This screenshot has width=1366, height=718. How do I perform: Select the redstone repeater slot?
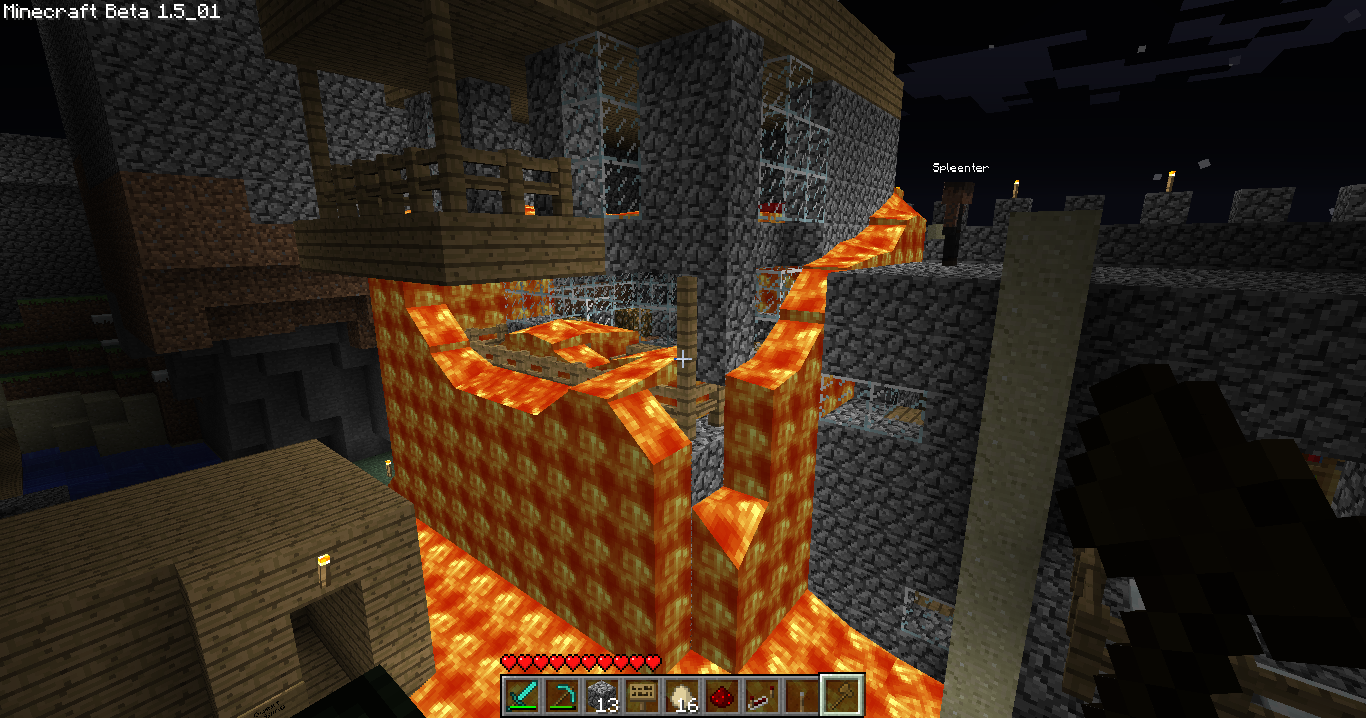(x=761, y=694)
